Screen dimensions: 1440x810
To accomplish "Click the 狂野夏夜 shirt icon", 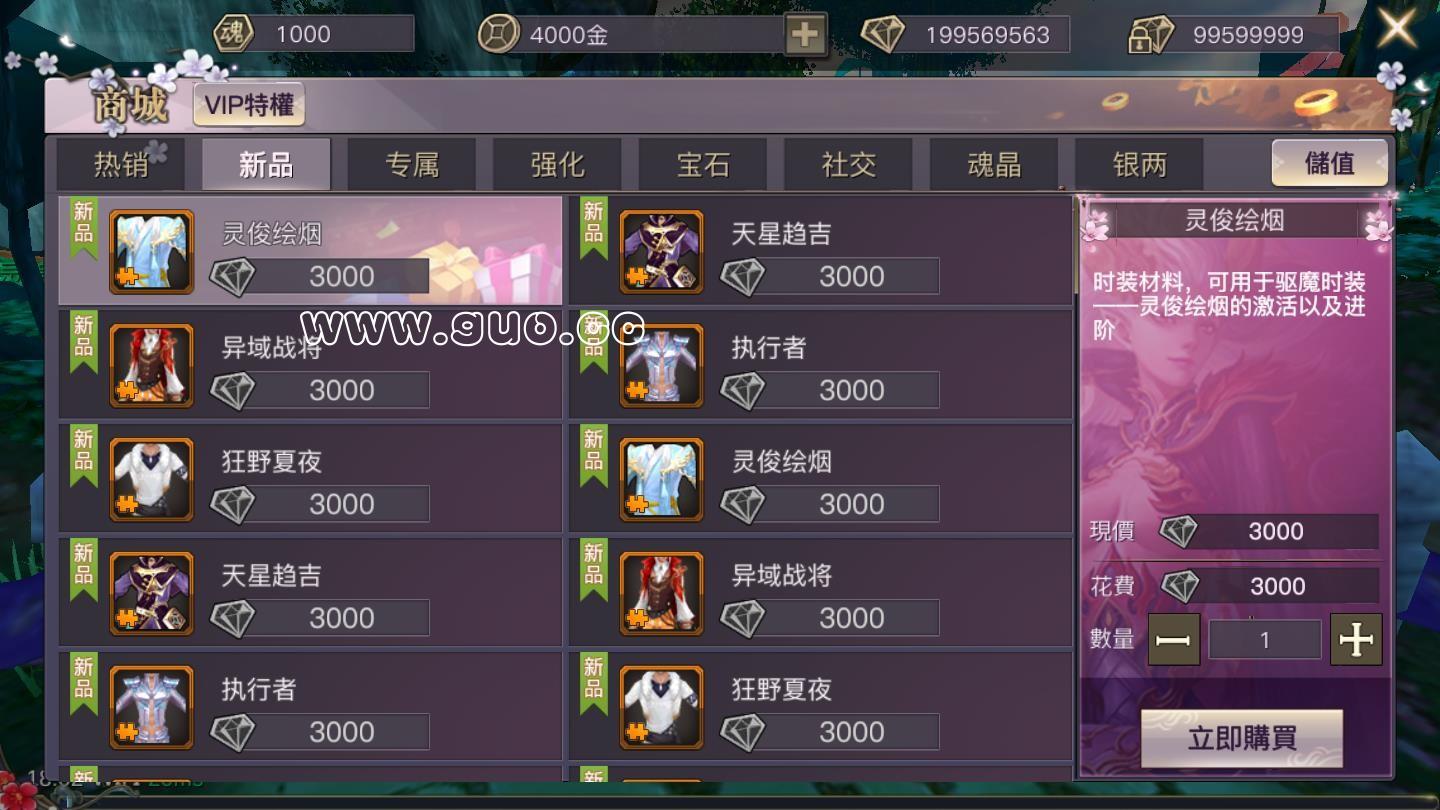I will 152,480.
